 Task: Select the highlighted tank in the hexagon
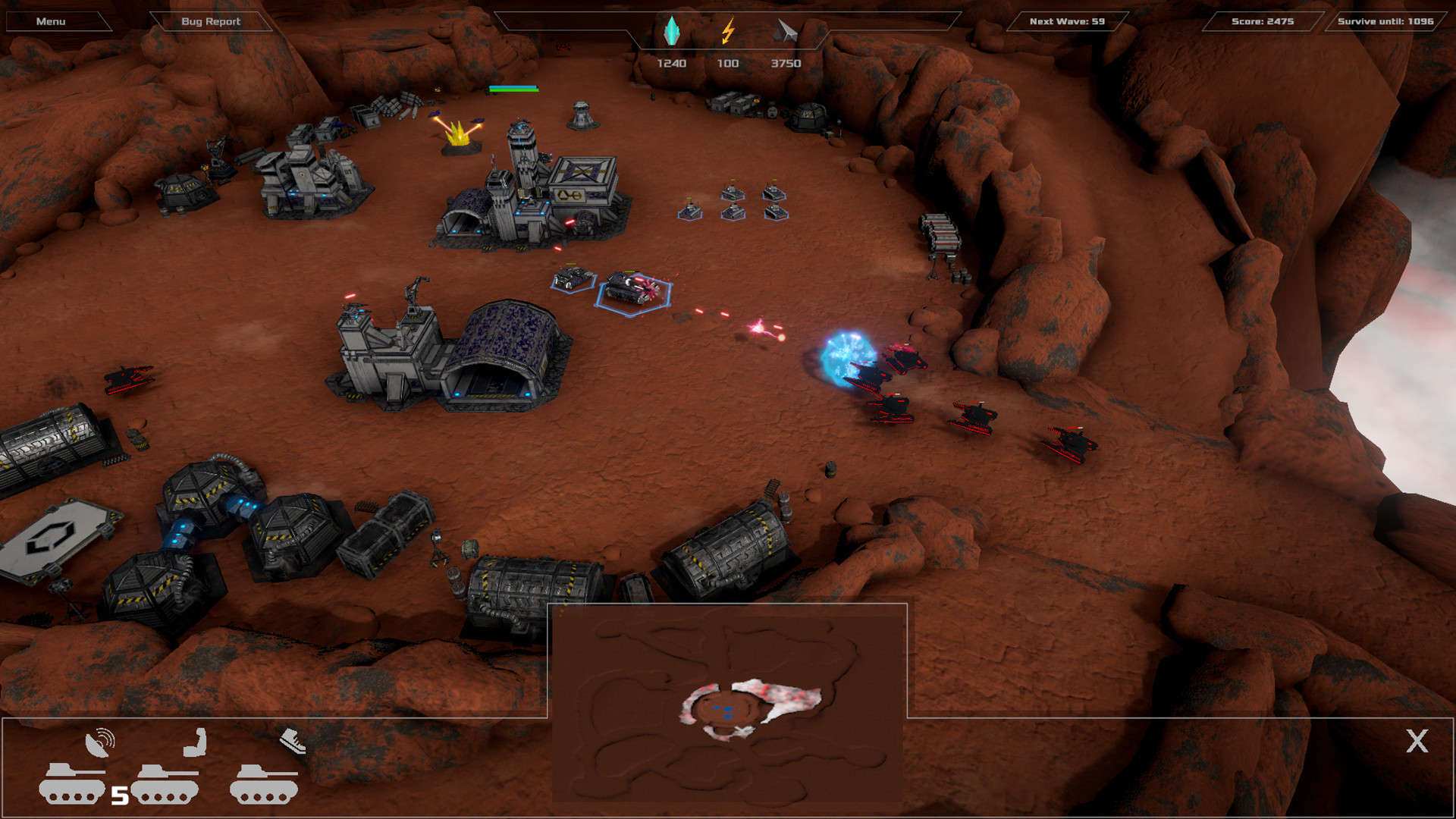(628, 290)
